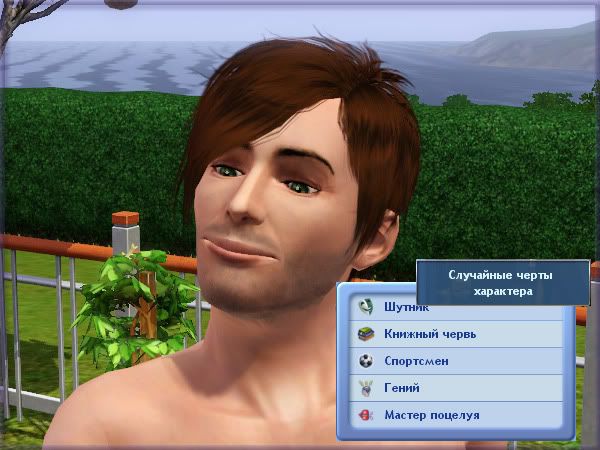Choose the Книжный червь trait
This screenshot has height=450, width=600.
tap(455, 334)
